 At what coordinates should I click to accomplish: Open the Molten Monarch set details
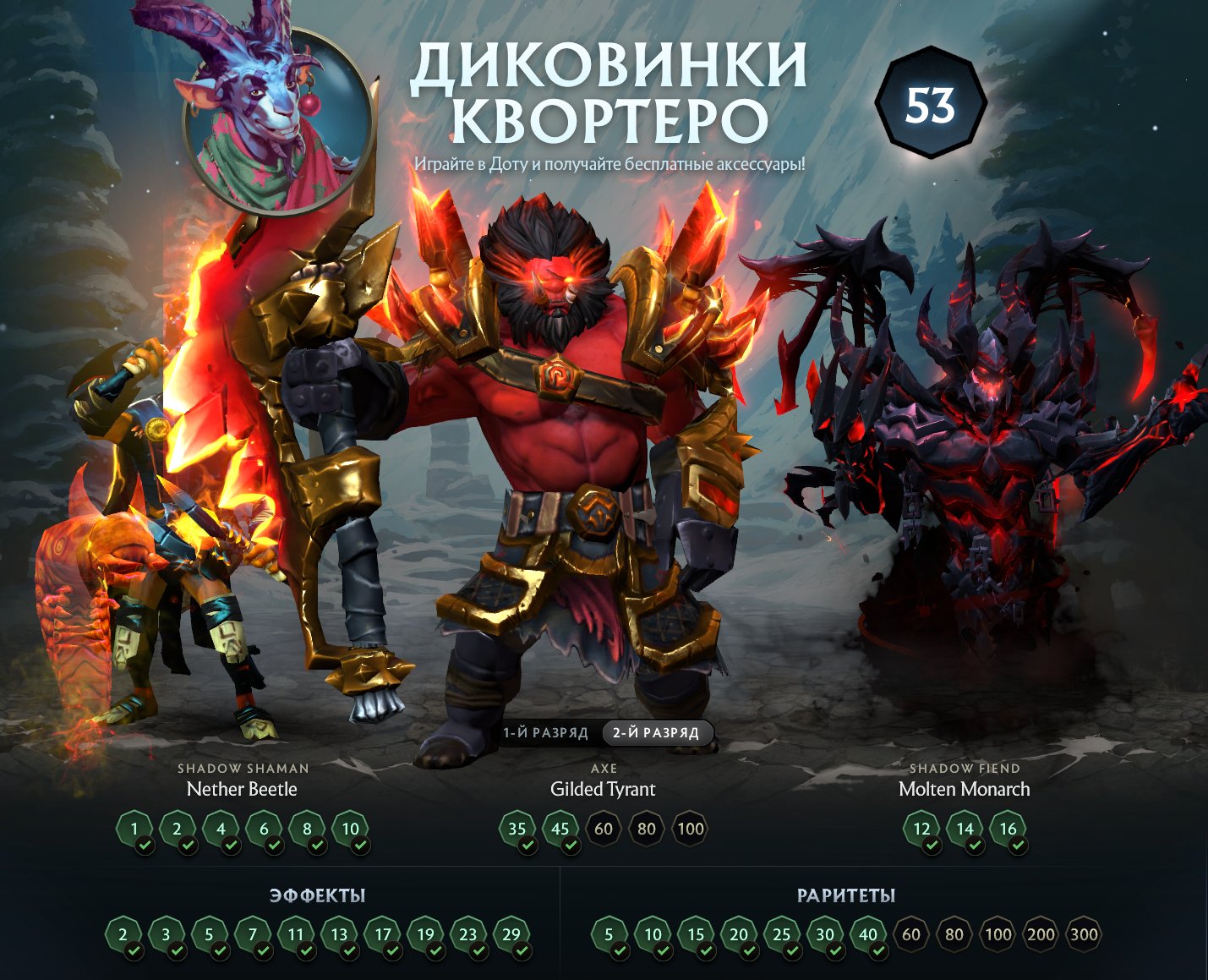point(964,790)
